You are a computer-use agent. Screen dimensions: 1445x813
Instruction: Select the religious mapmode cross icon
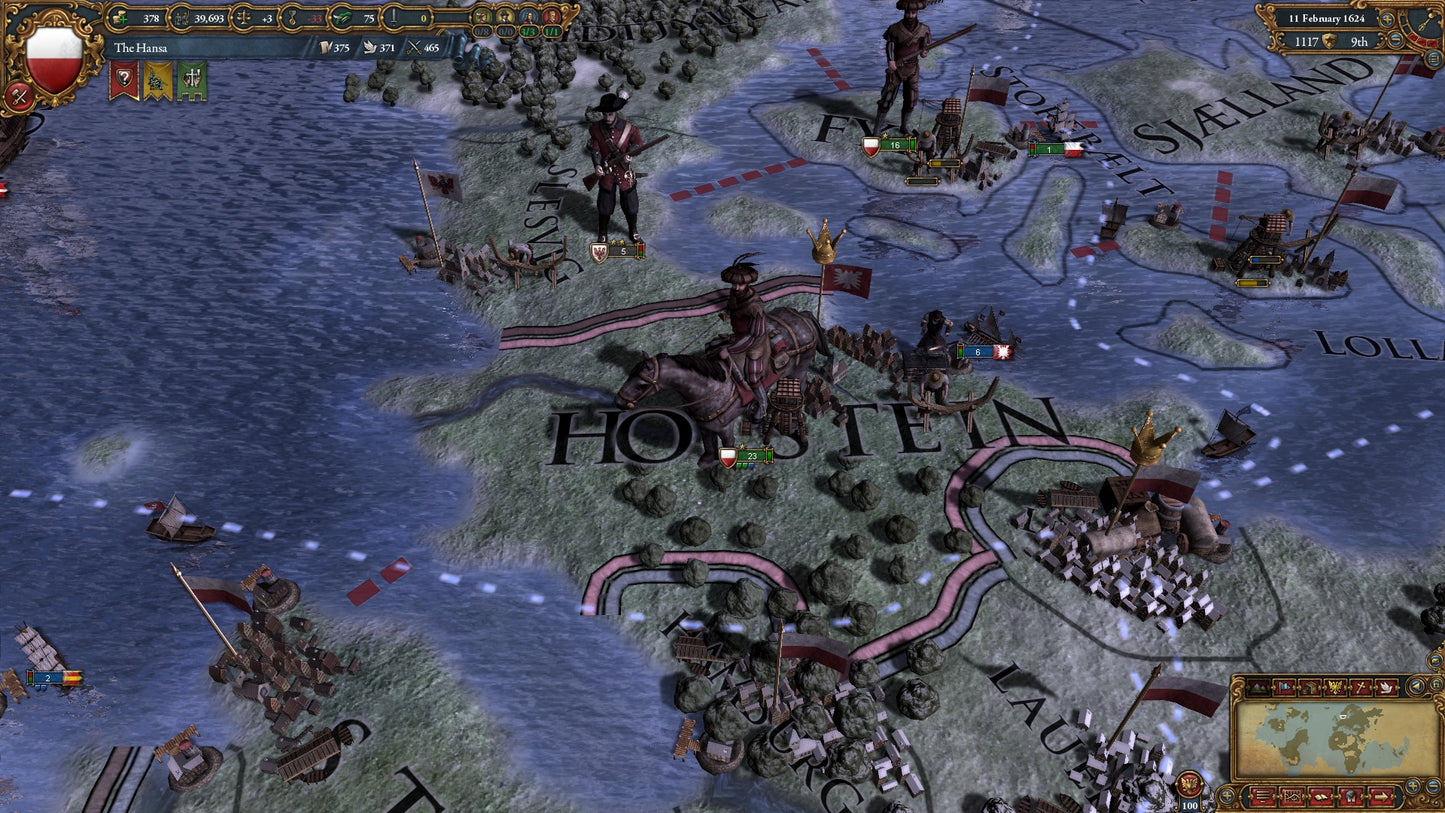point(1359,687)
